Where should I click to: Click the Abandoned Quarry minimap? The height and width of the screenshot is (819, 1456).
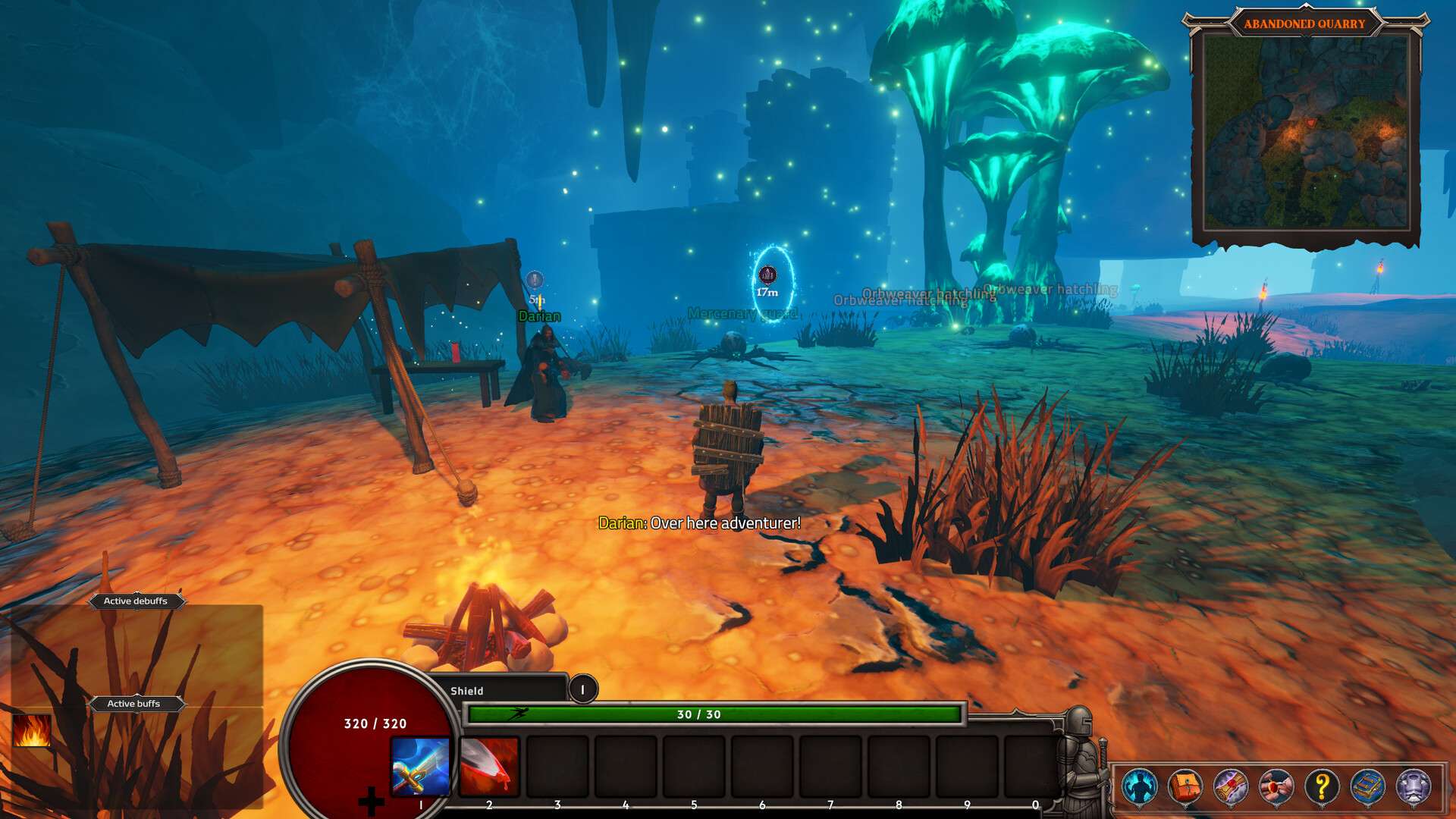(x=1306, y=133)
